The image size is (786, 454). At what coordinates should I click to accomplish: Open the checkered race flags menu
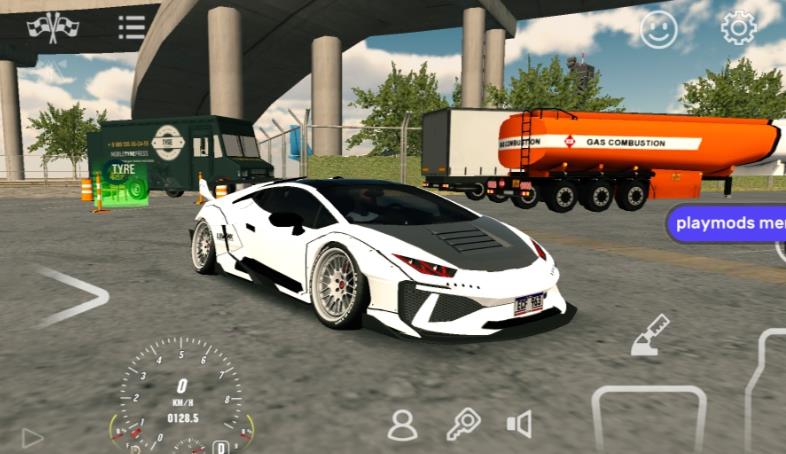pyautogui.click(x=52, y=27)
